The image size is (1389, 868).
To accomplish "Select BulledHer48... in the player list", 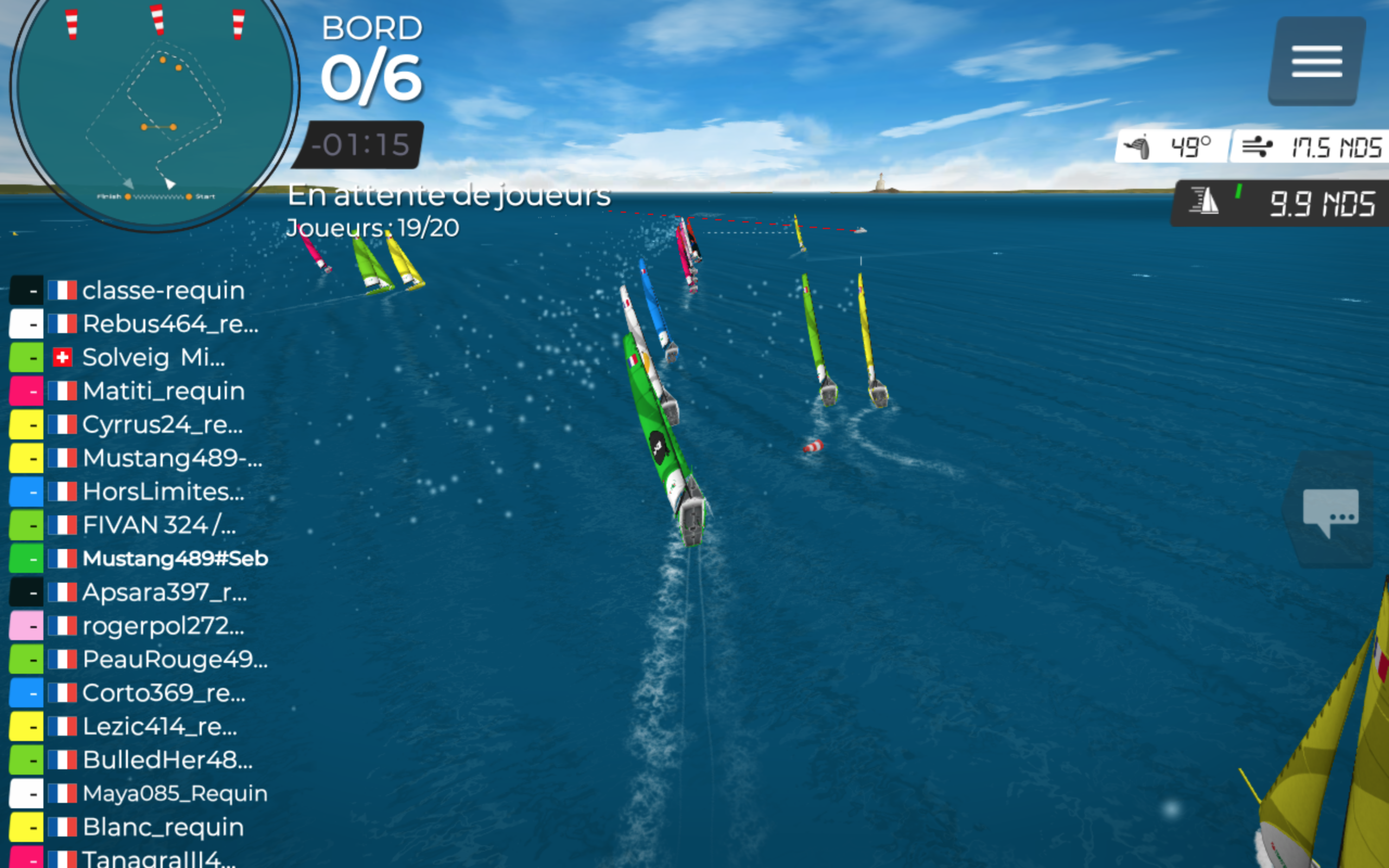I will 167,760.
